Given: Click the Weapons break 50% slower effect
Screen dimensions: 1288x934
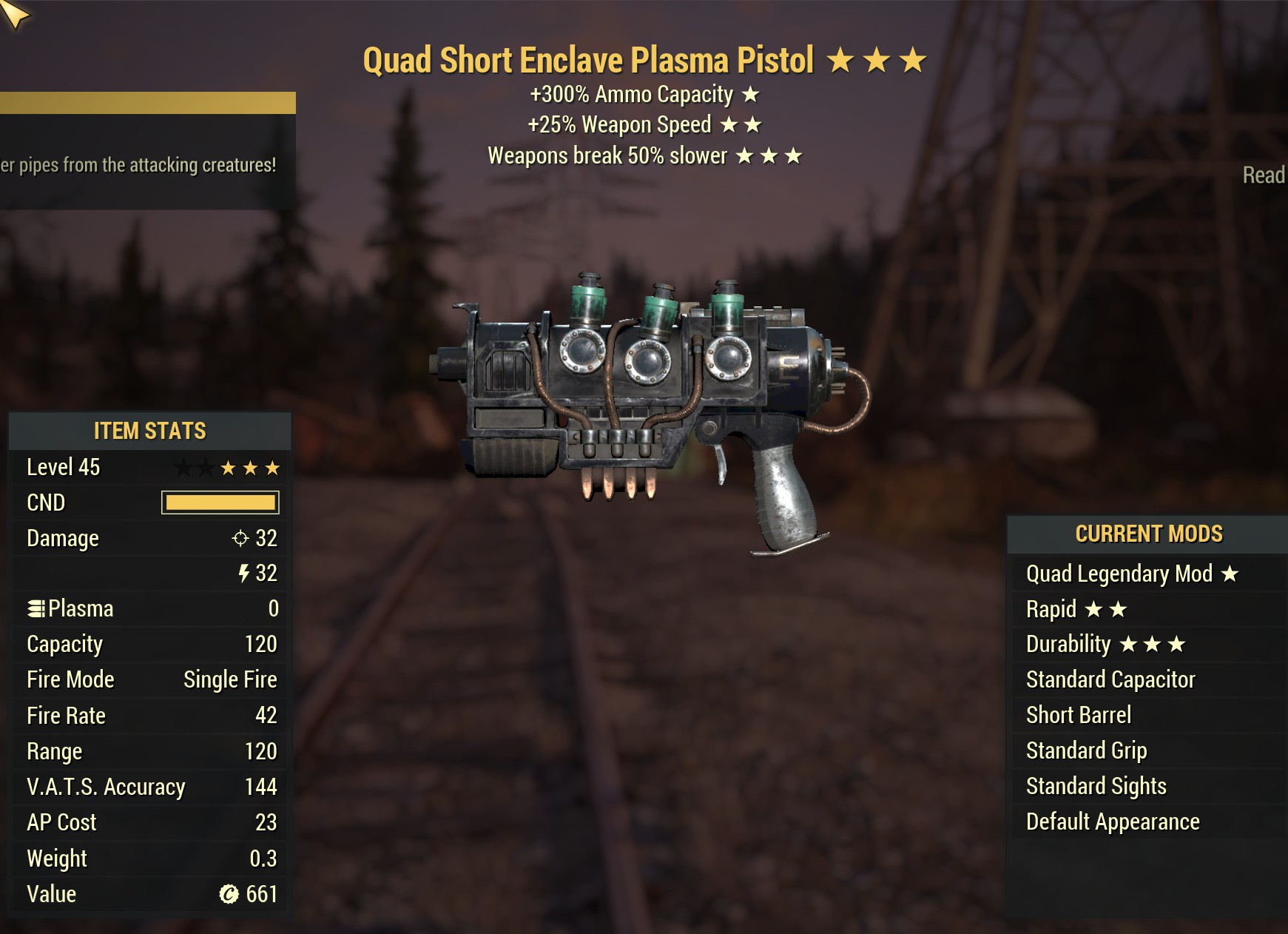Looking at the screenshot, I should click(x=644, y=156).
